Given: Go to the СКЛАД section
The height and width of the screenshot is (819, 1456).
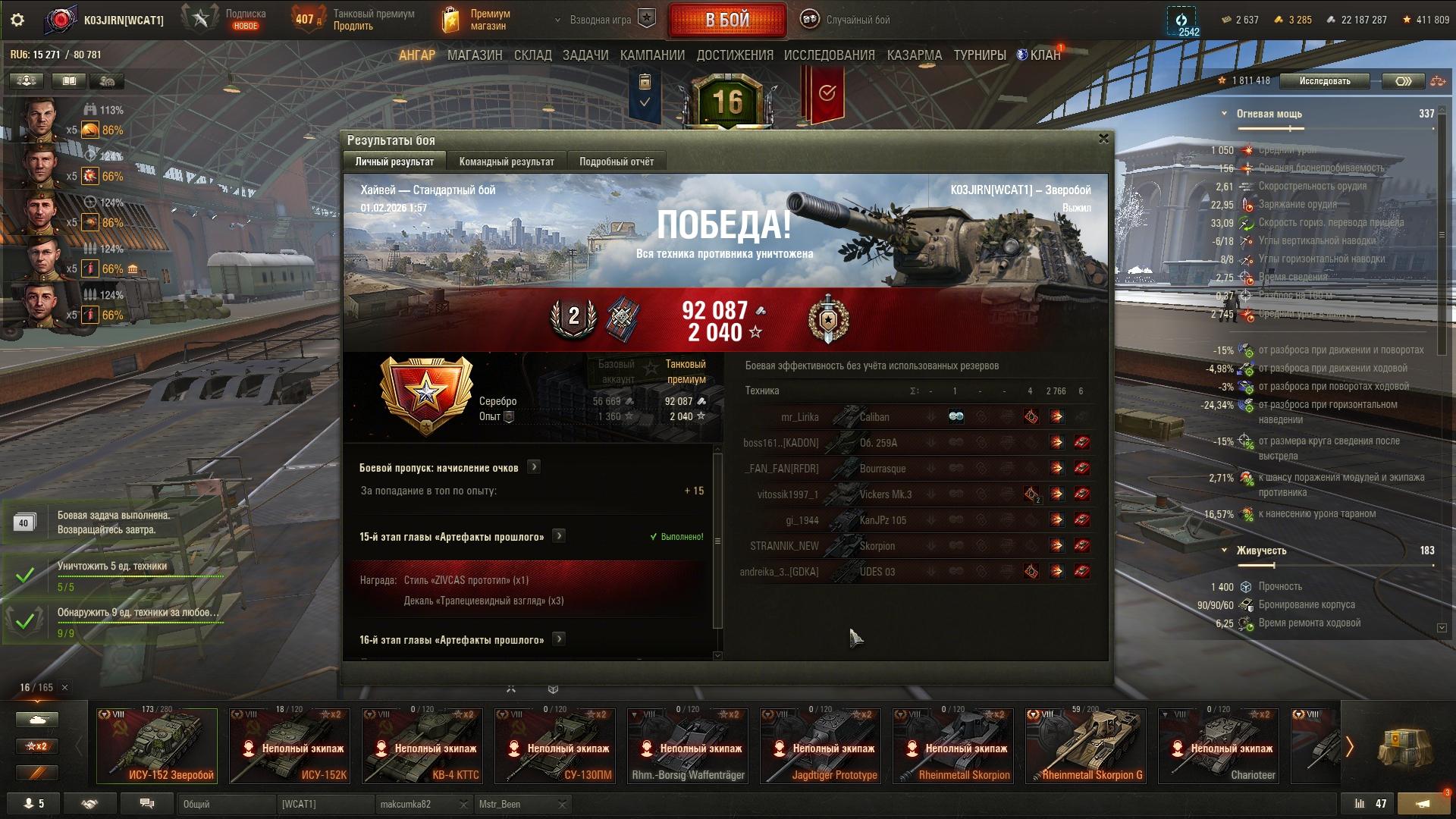Looking at the screenshot, I should (x=532, y=55).
